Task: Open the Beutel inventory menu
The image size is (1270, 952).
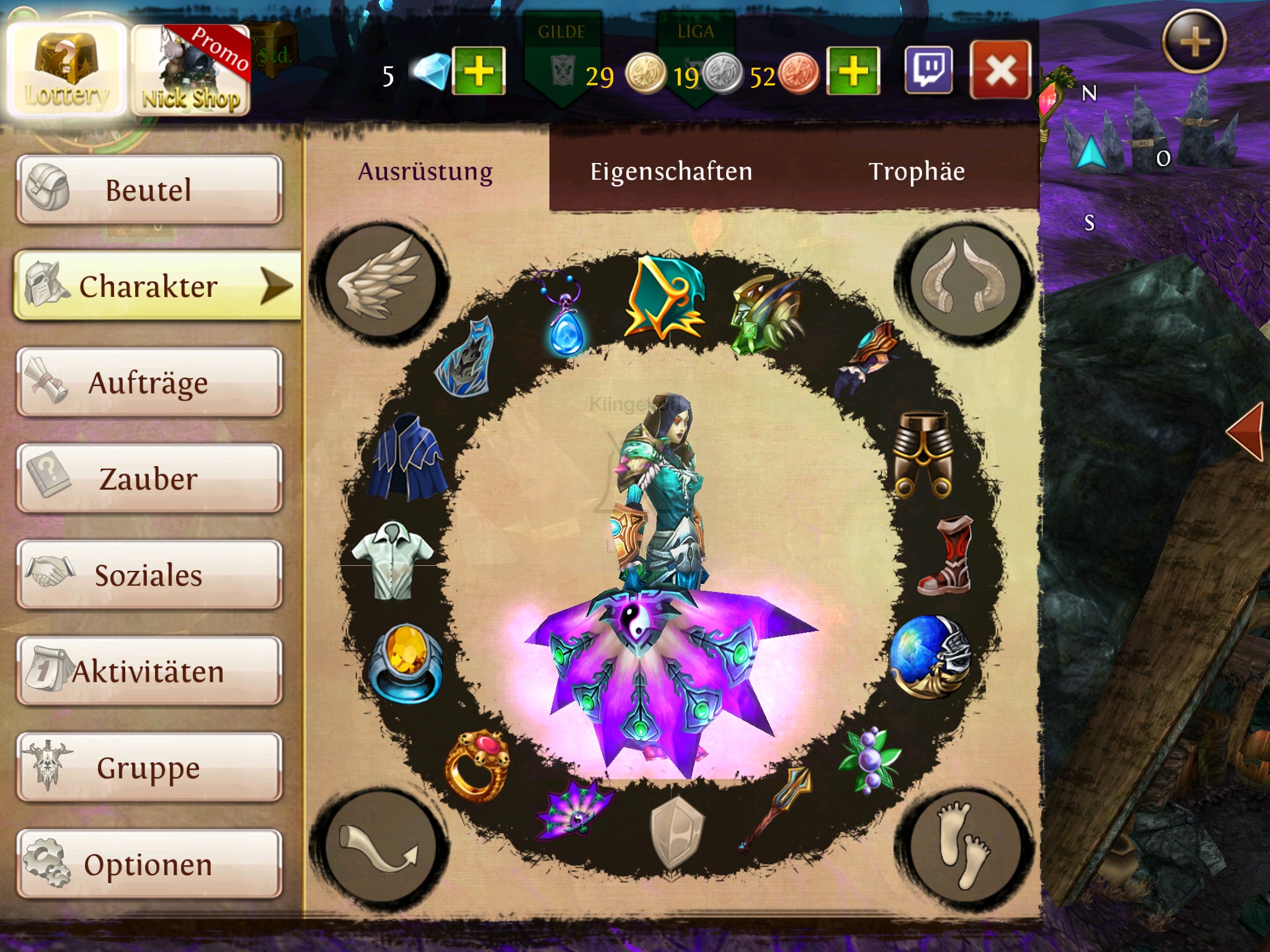Action: [149, 190]
